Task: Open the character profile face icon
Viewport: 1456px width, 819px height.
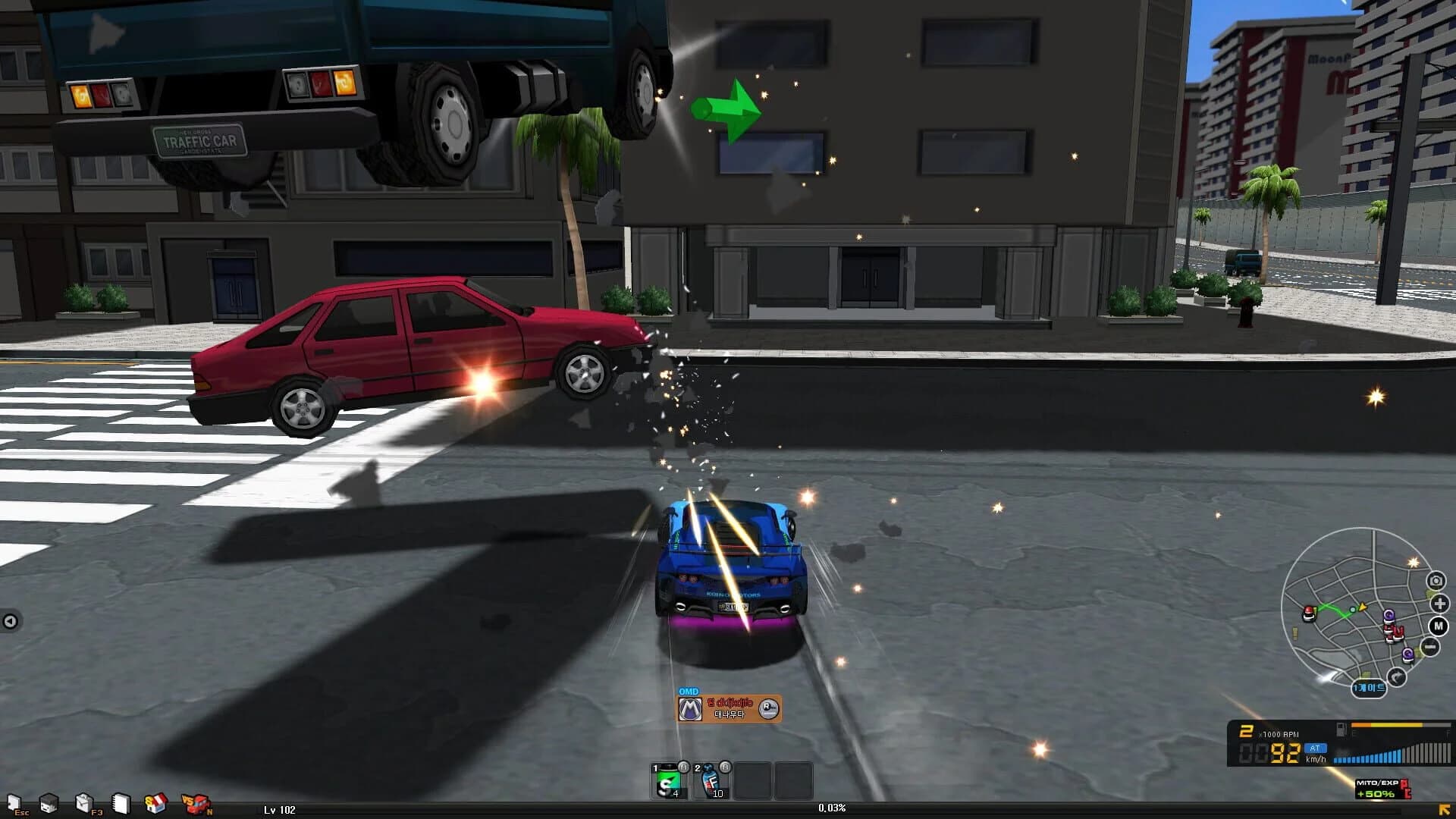Action: (x=48, y=804)
